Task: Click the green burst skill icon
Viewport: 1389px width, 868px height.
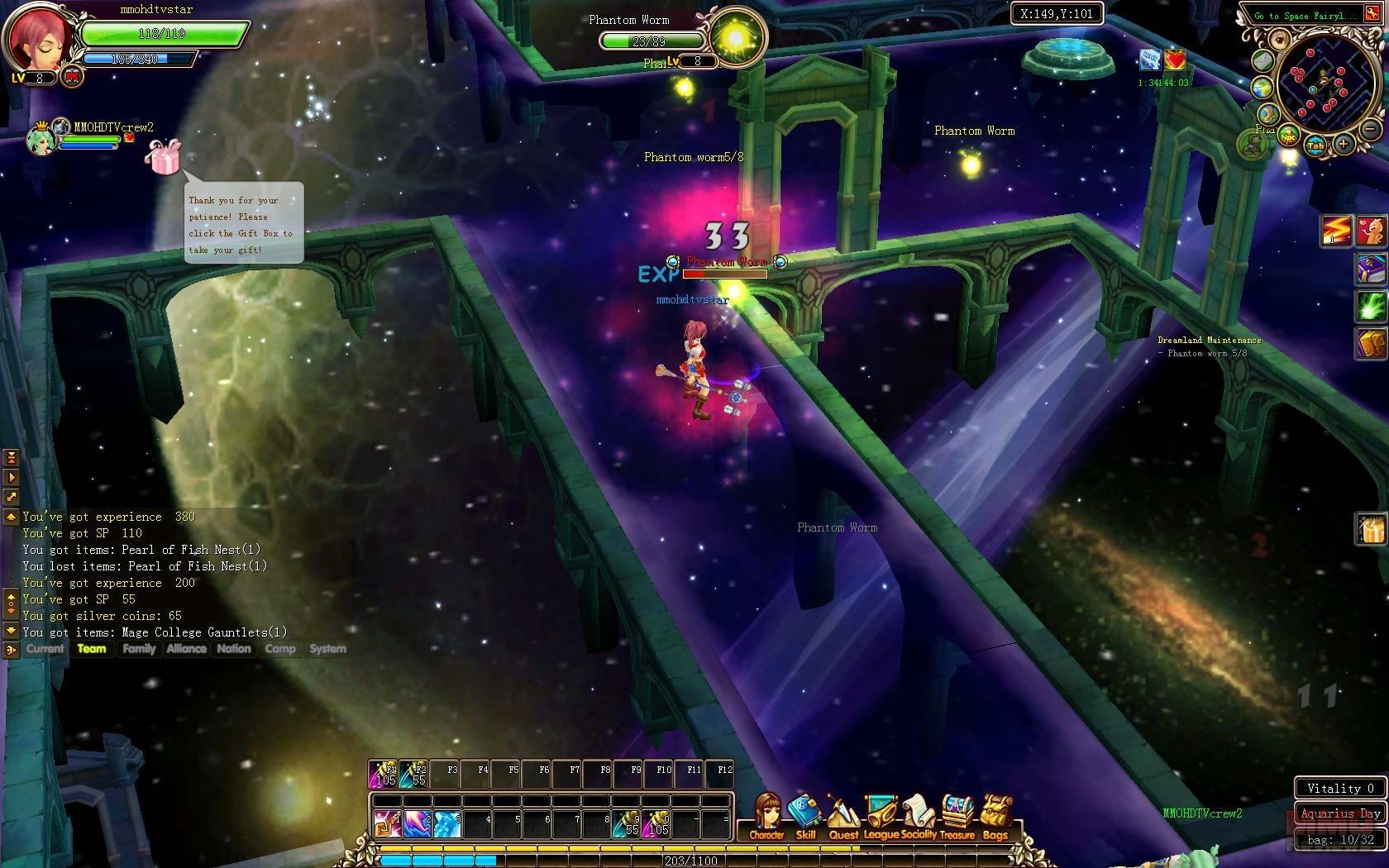Action: 1370,306
